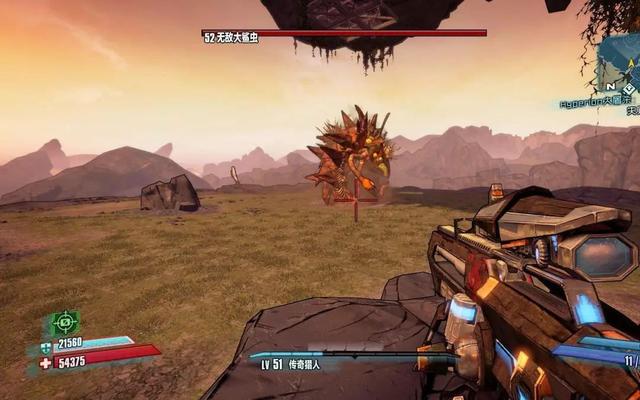Viewport: 640px width, 400px height.
Task: Activate the green crosshair action skill icon
Action: tap(64, 323)
